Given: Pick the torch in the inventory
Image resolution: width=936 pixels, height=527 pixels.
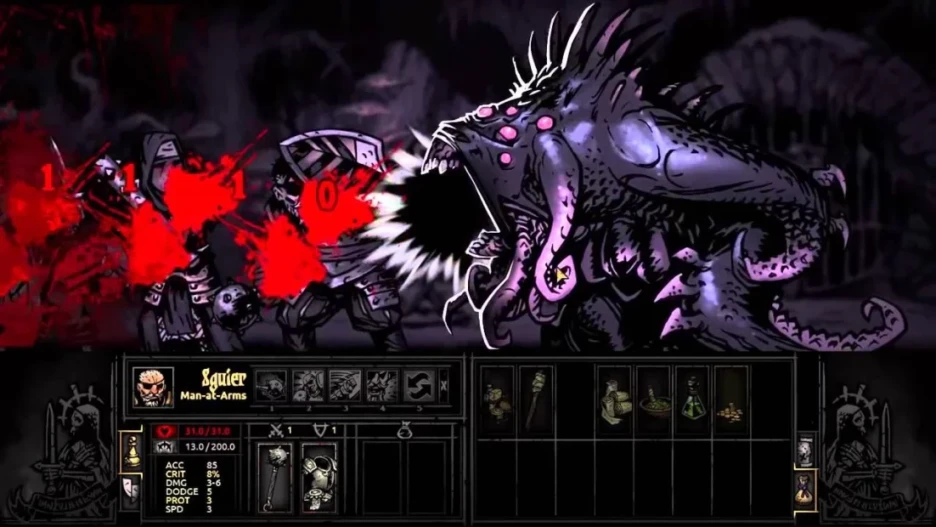Looking at the screenshot, I should (x=536, y=398).
